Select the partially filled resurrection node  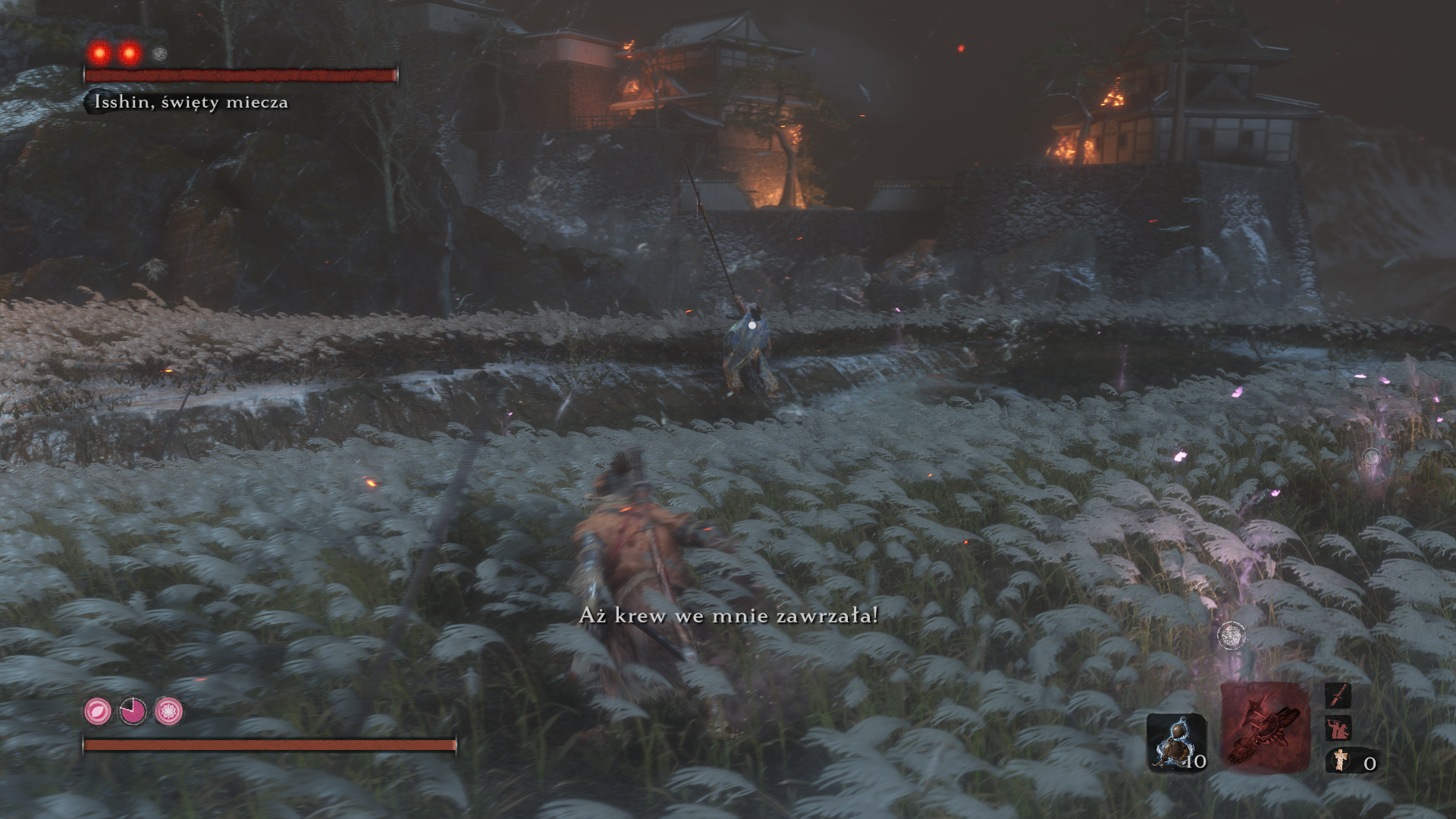[x=133, y=711]
